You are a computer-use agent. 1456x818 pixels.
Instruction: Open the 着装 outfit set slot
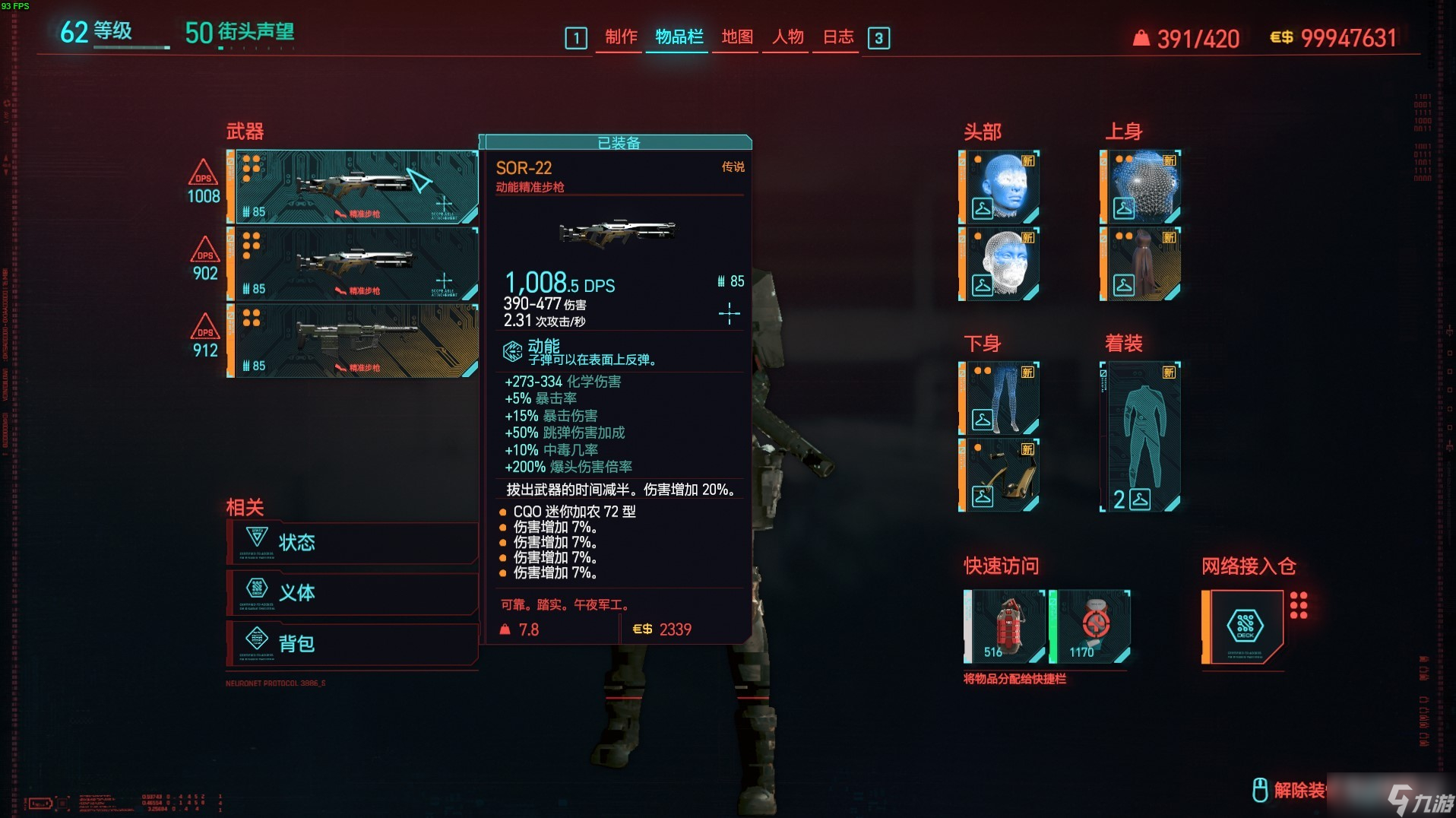(x=1141, y=436)
